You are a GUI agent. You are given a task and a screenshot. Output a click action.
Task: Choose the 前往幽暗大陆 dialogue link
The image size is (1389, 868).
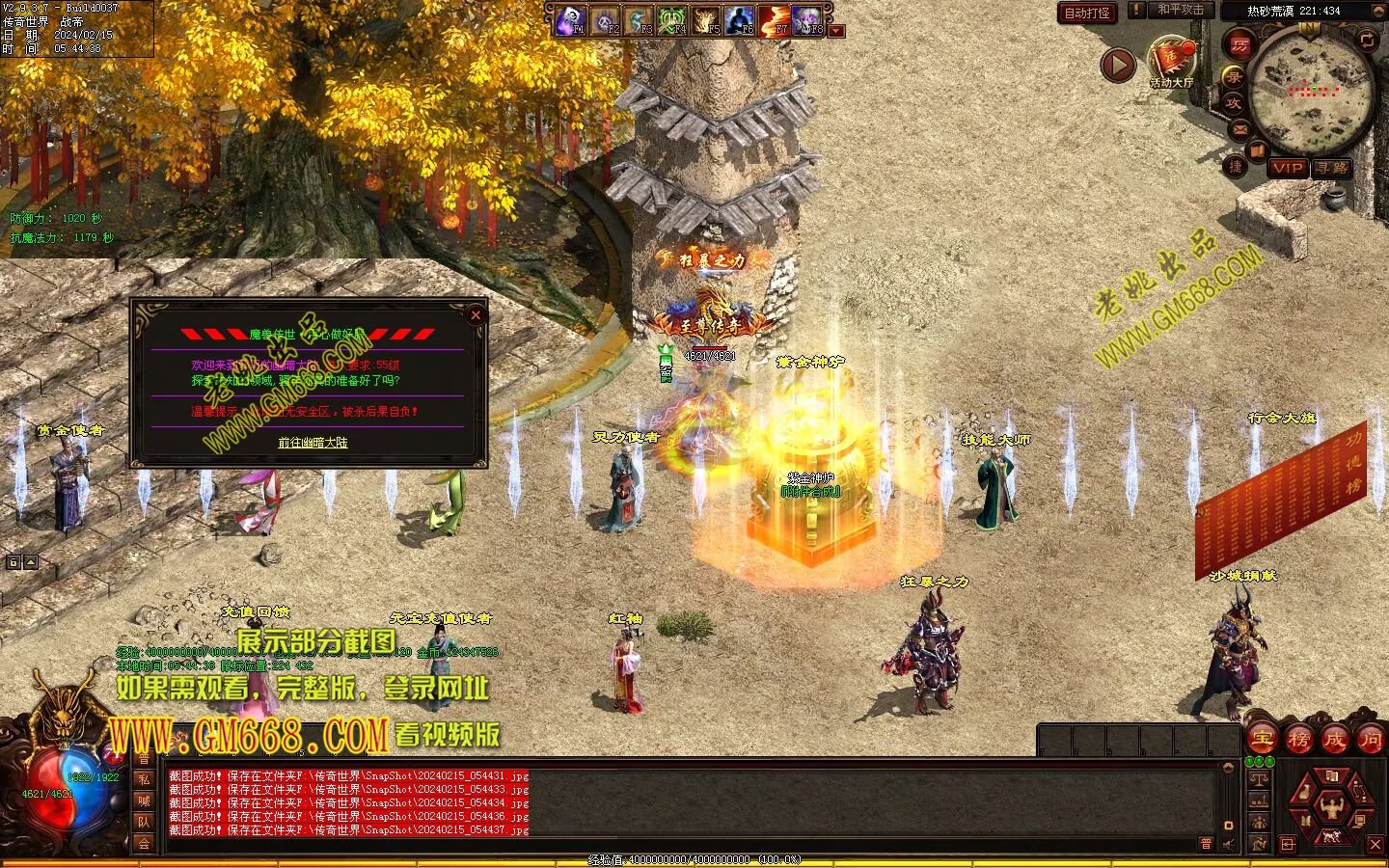tap(313, 443)
